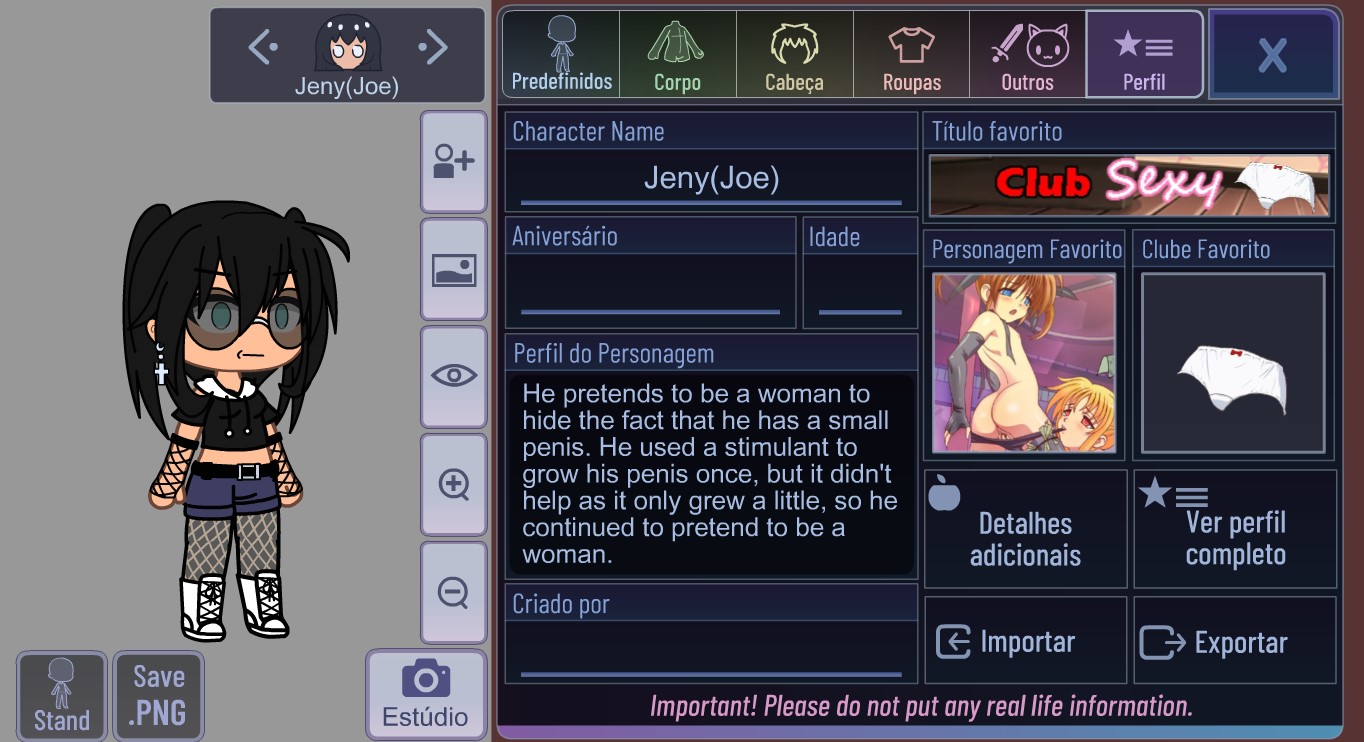
Task: Open the Cabeça hair customization tab
Action: (793, 54)
